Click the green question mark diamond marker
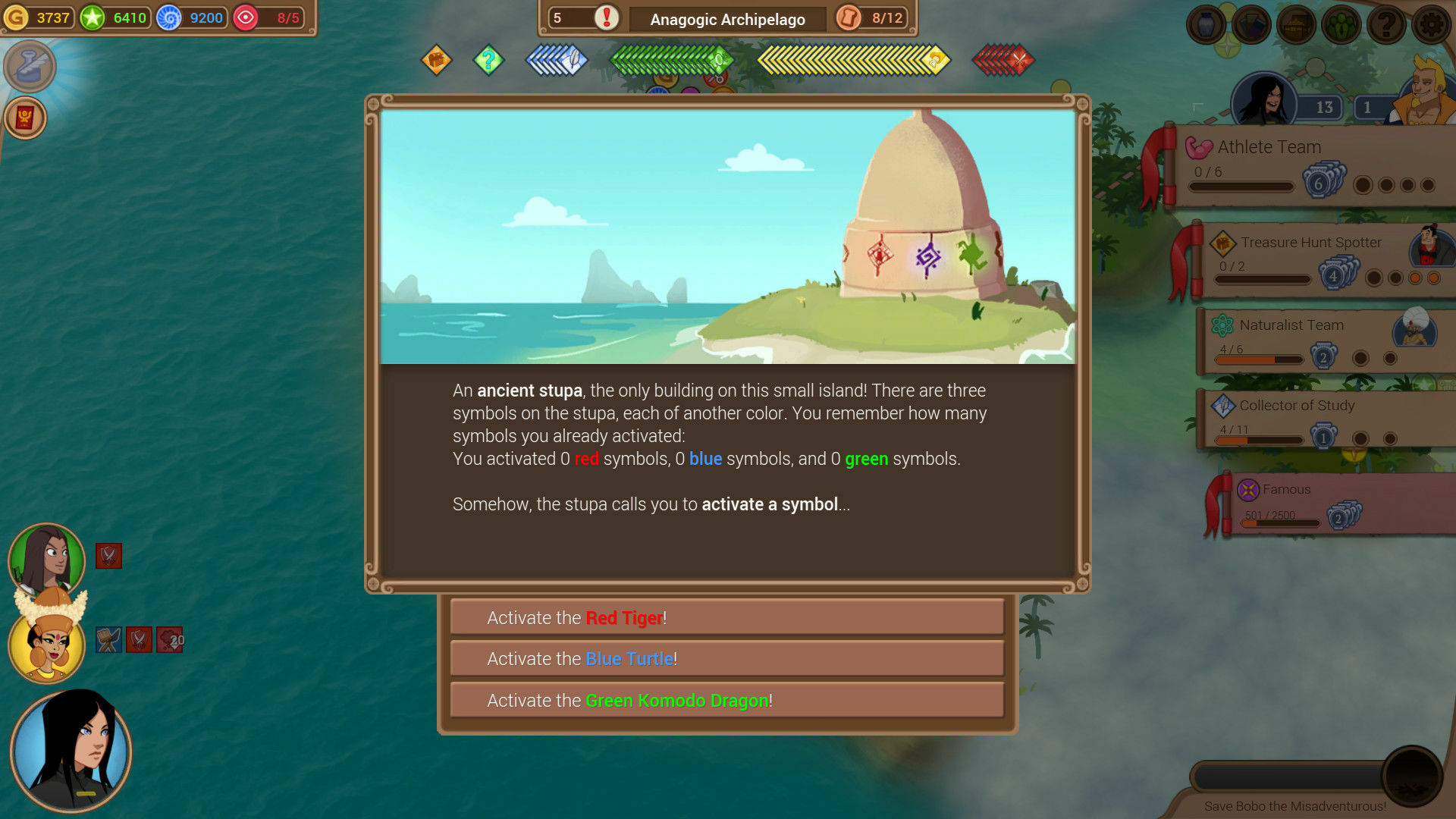Viewport: 1456px width, 819px height. point(489,60)
